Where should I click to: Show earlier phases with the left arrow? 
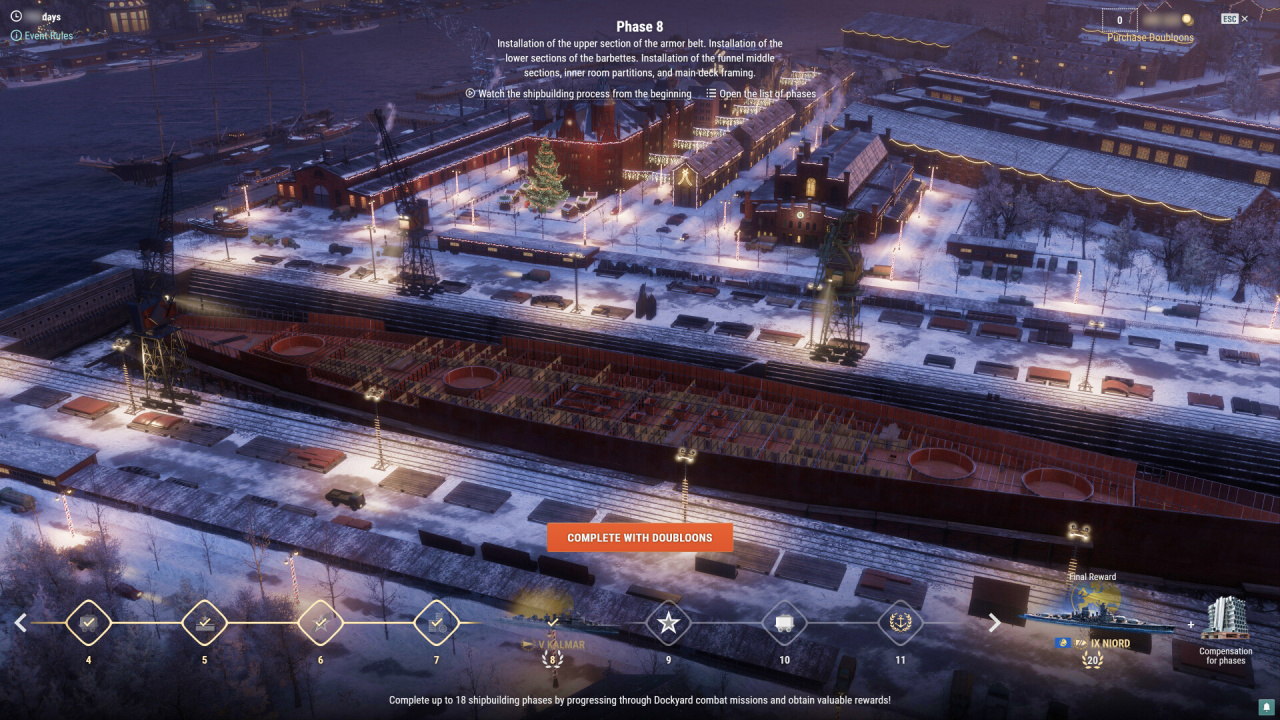pyautogui.click(x=20, y=623)
